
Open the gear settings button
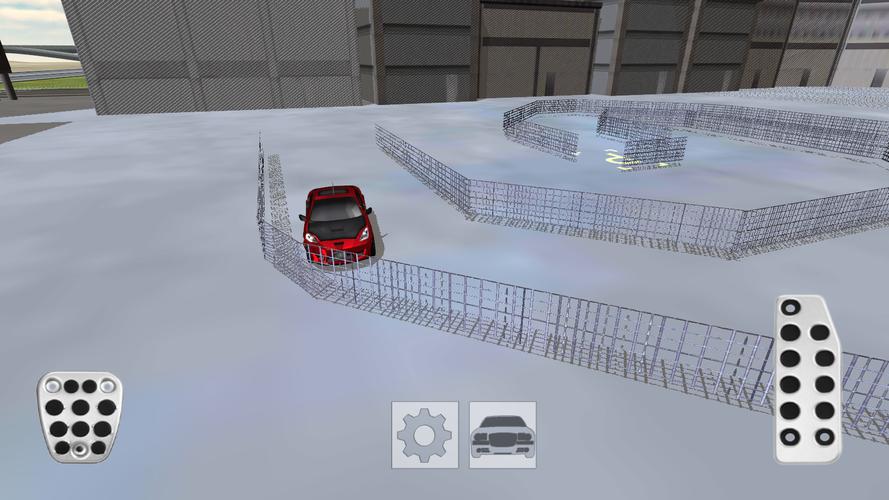point(425,435)
